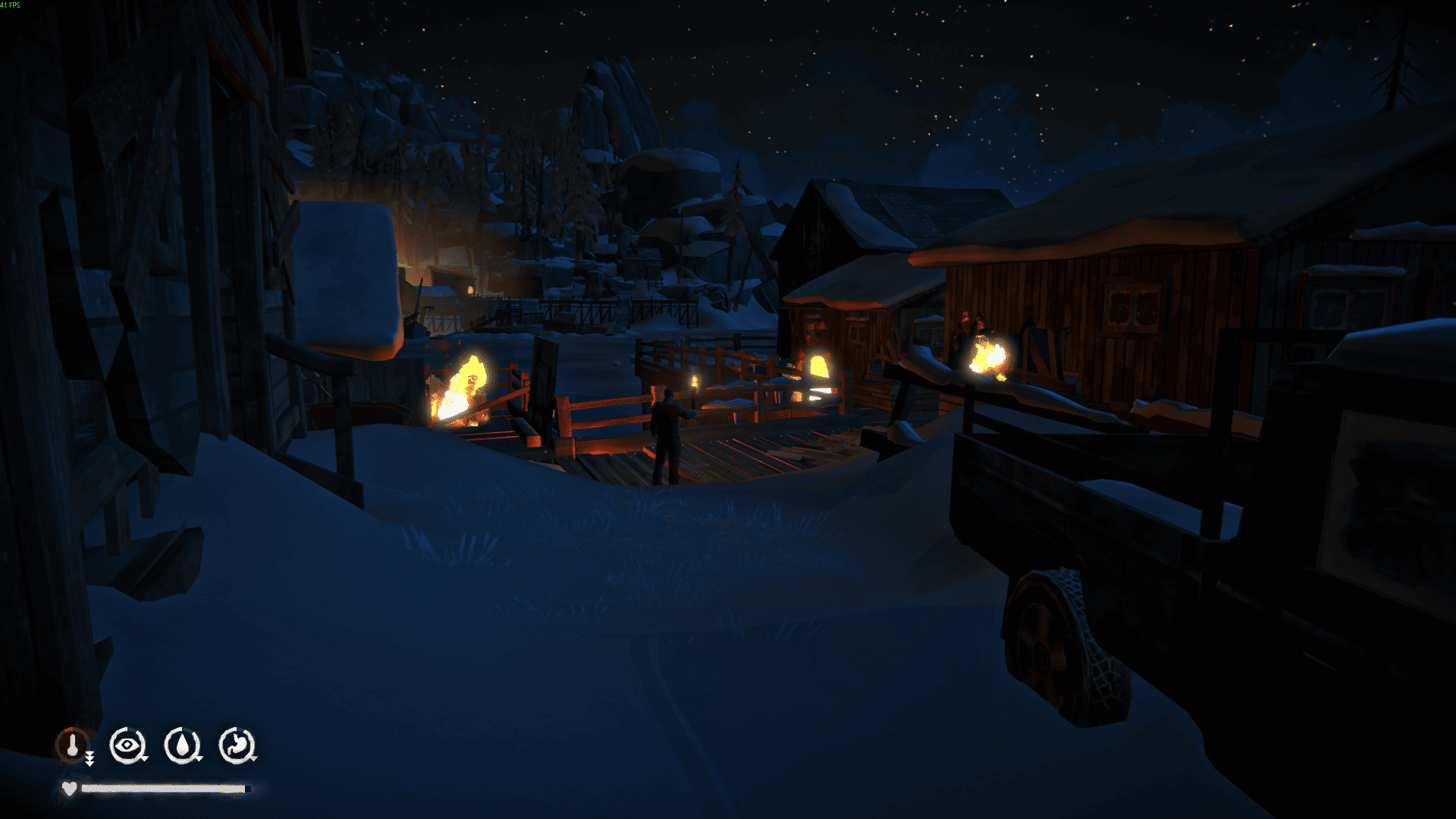The width and height of the screenshot is (1456, 819).
Task: Check the water drop thirst icon
Action: 182,745
